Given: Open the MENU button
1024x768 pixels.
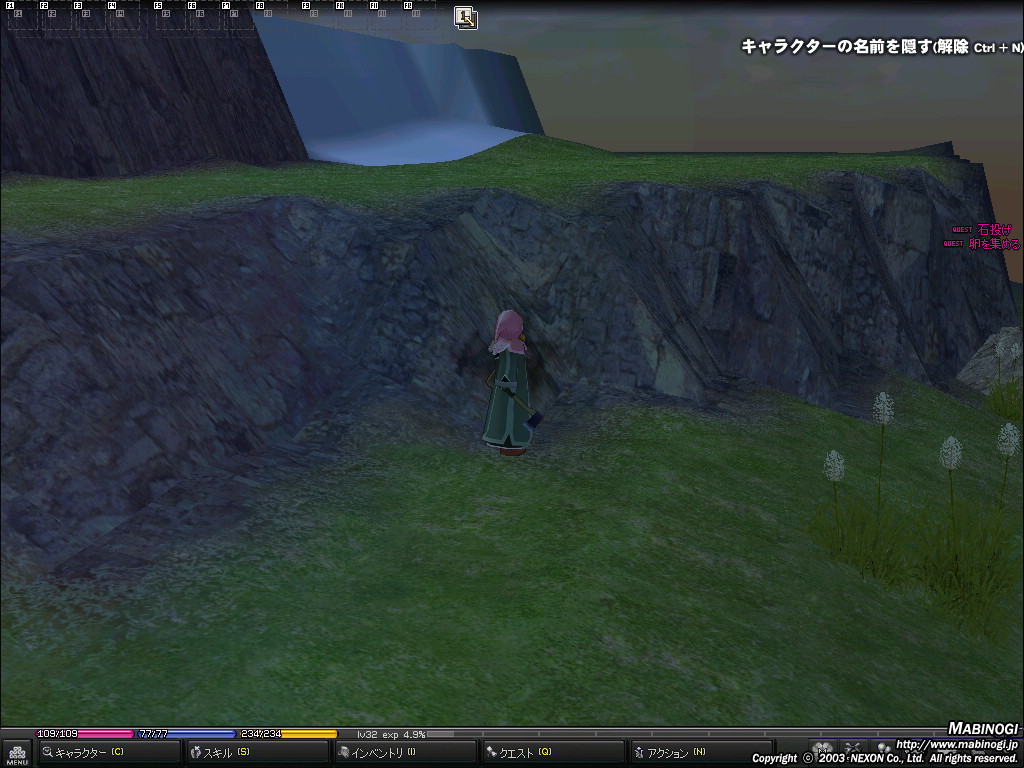Looking at the screenshot, I should point(17,753).
